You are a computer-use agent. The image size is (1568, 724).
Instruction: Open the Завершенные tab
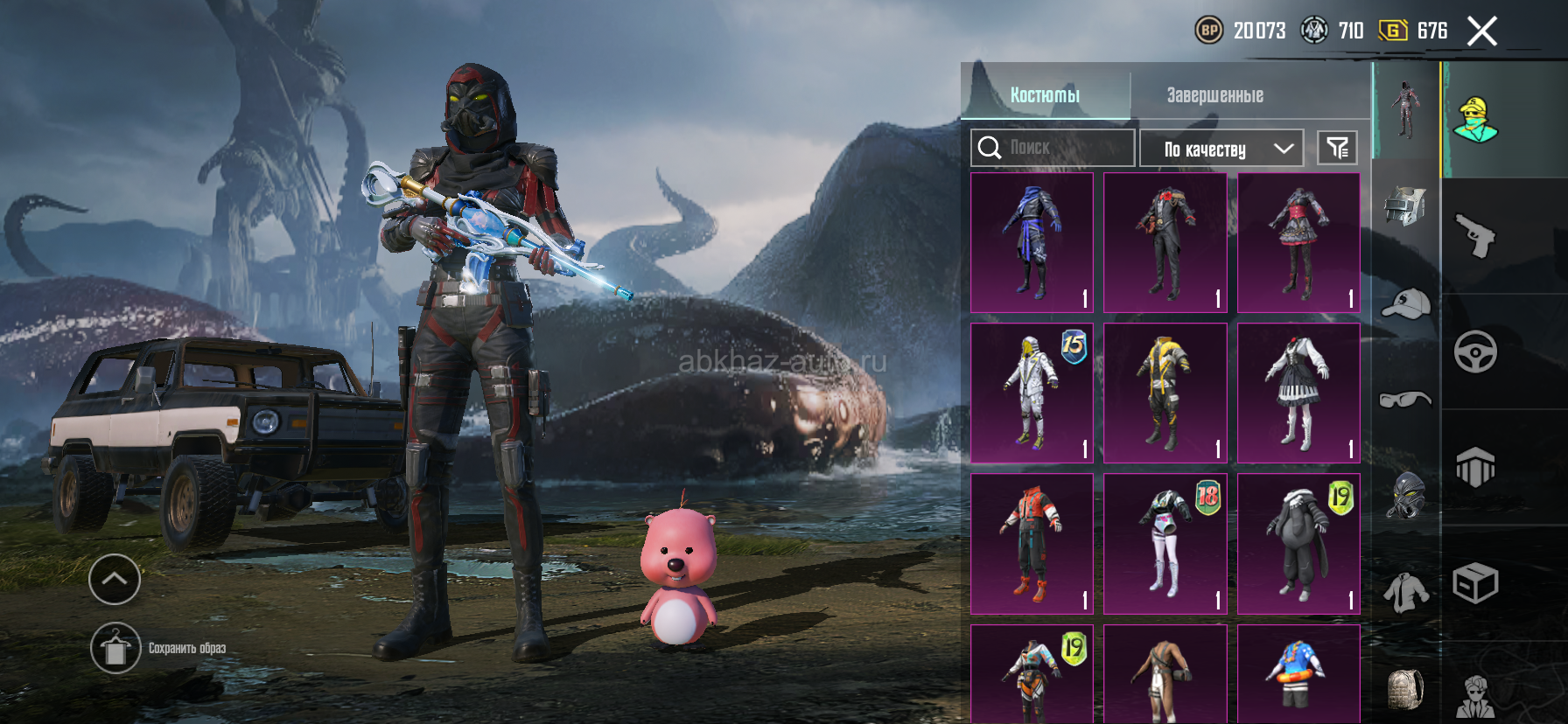tap(1214, 94)
